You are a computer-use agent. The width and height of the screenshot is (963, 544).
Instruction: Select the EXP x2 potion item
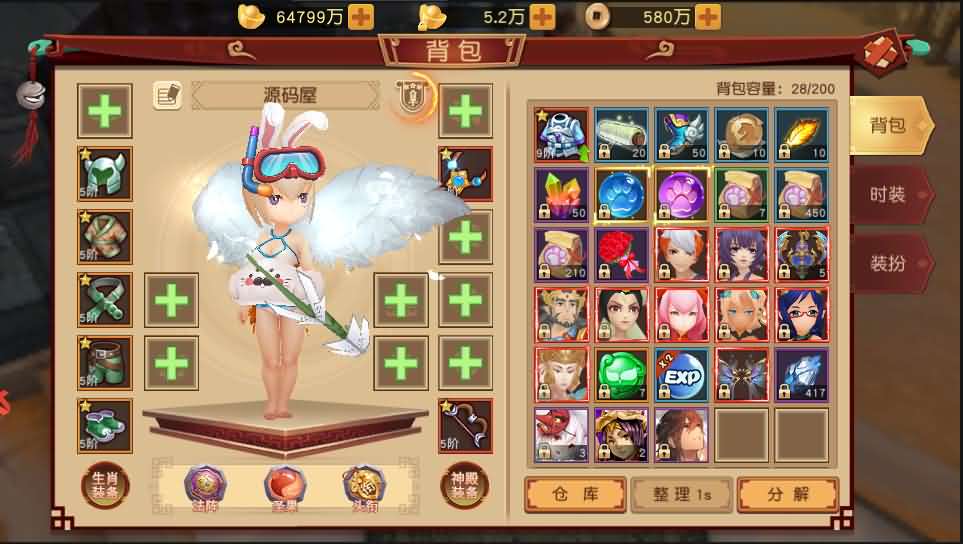pyautogui.click(x=681, y=375)
